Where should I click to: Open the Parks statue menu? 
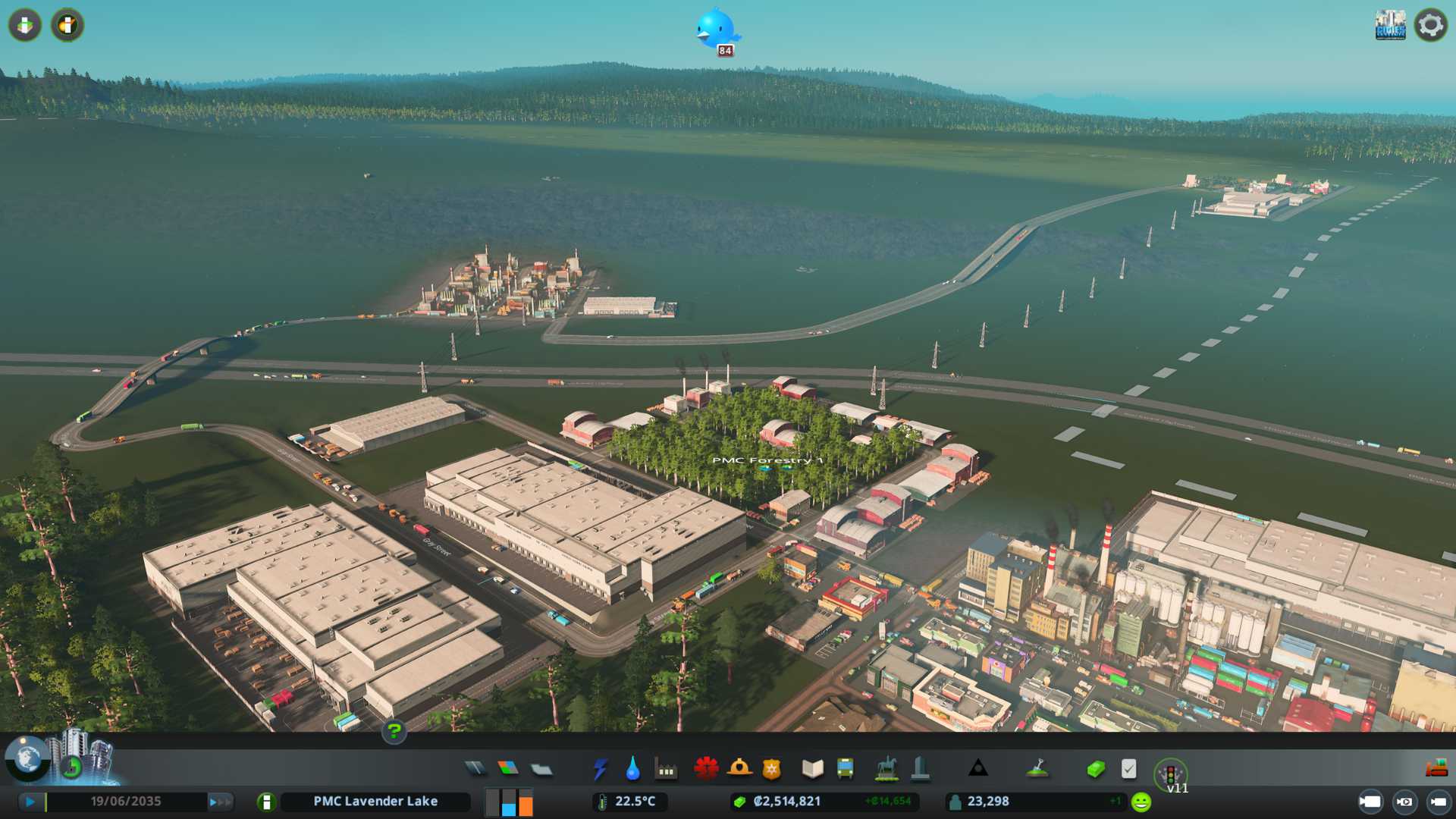[886, 769]
